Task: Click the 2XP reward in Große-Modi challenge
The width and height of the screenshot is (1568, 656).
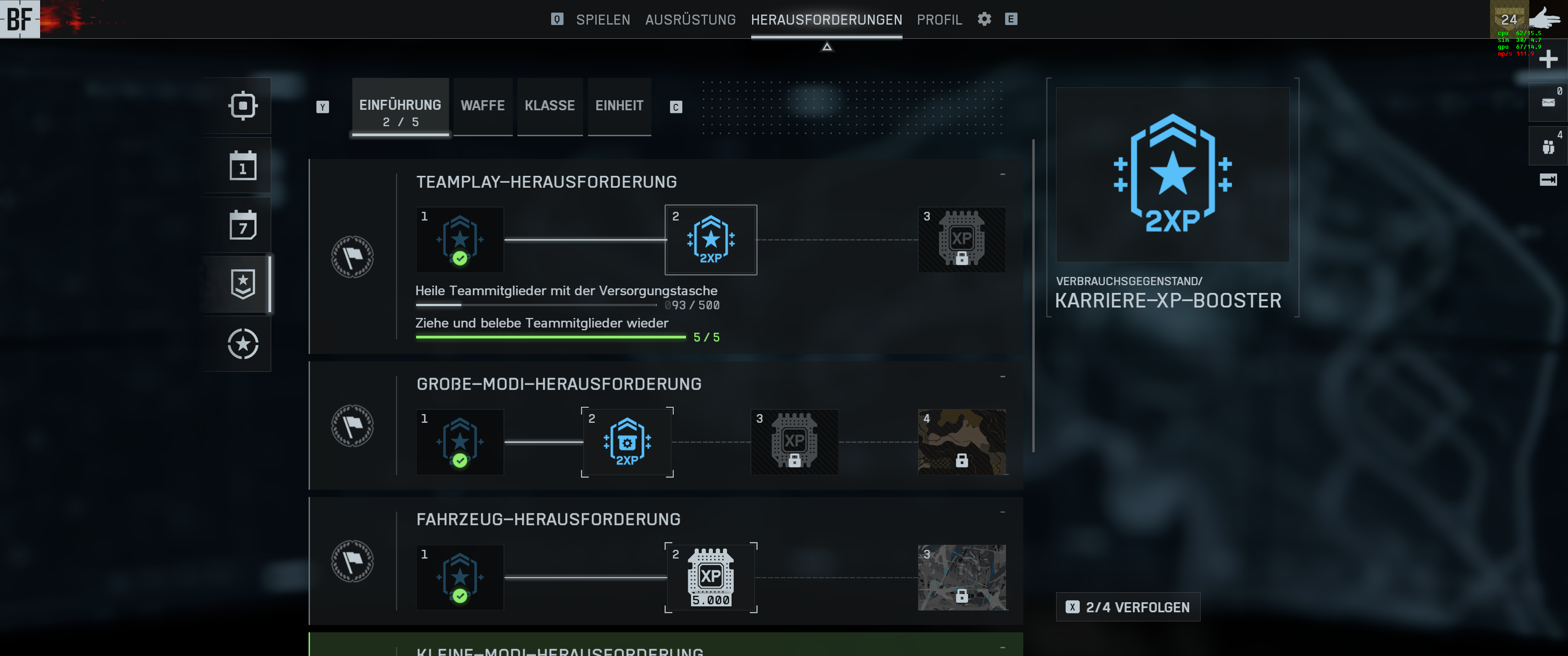Action: 627,442
